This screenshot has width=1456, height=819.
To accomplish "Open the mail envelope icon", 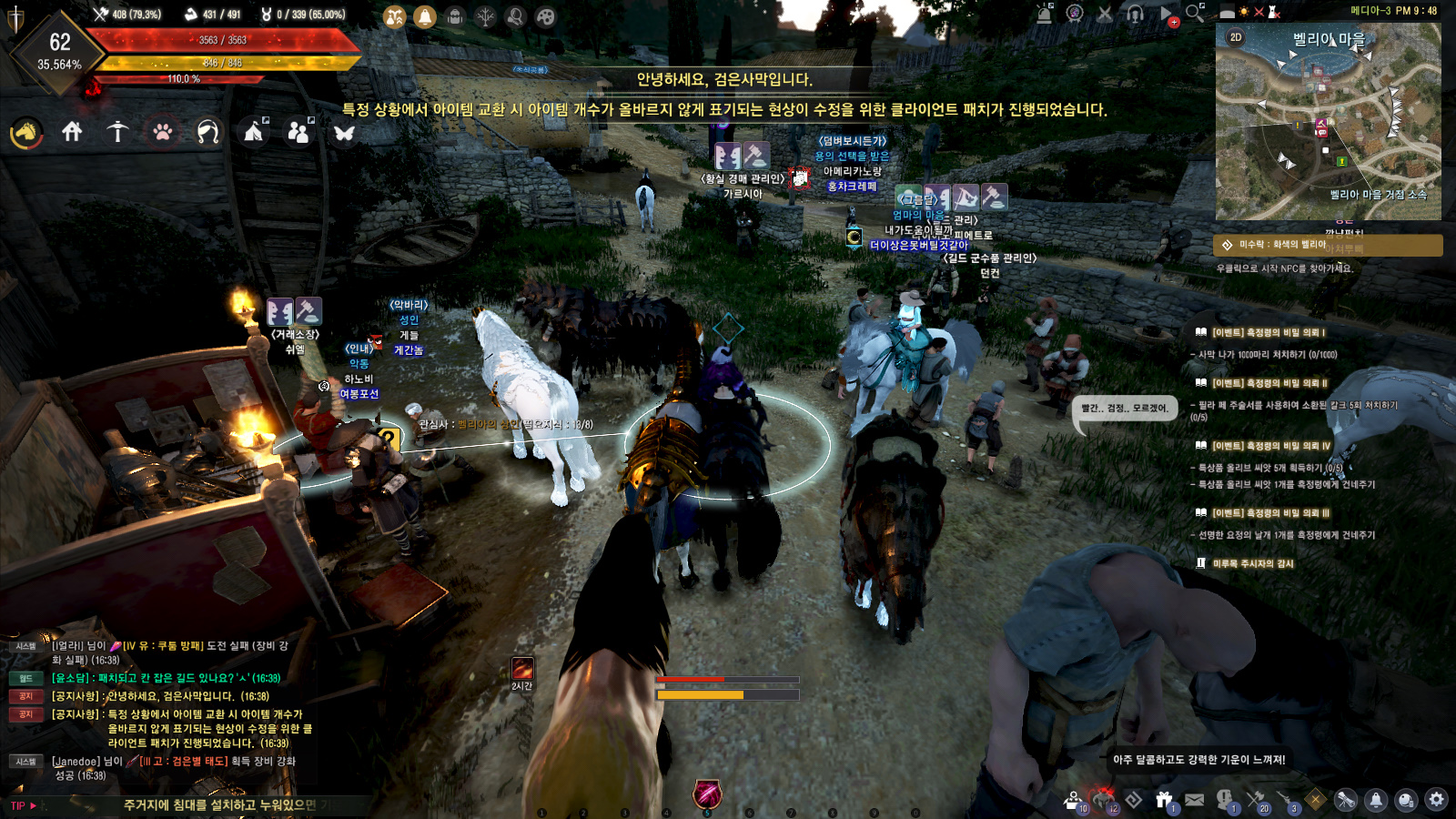I will point(1195,800).
